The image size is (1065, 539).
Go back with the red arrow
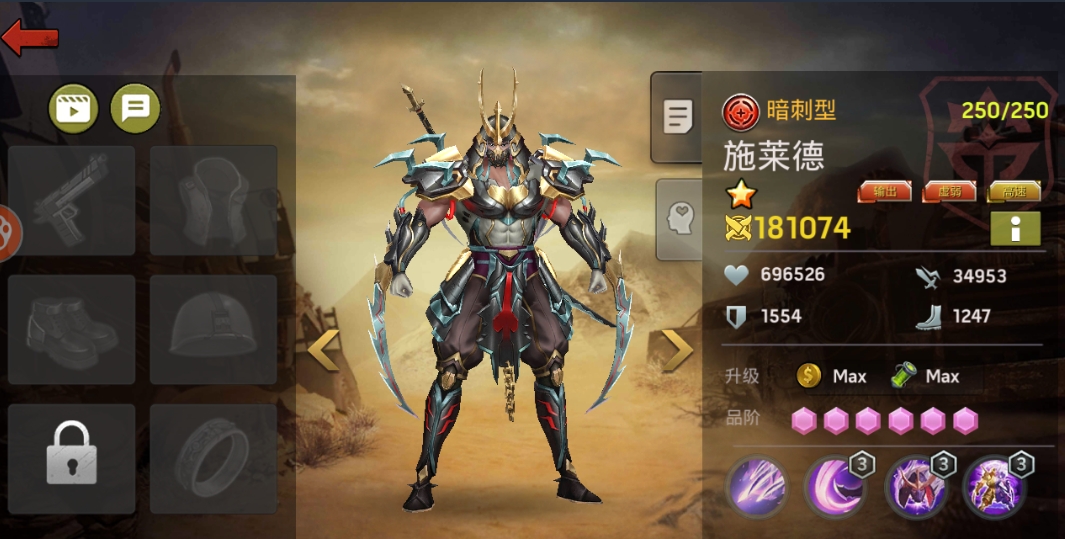pyautogui.click(x=30, y=37)
